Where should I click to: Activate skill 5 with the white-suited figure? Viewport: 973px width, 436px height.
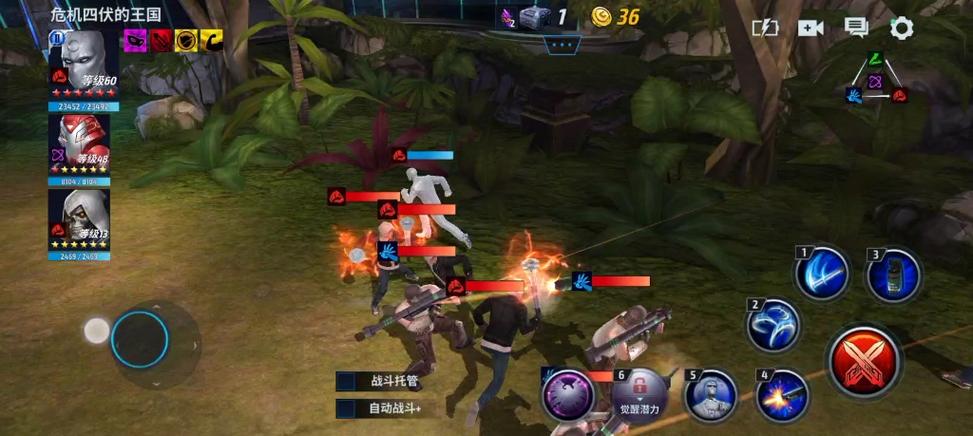(x=710, y=396)
